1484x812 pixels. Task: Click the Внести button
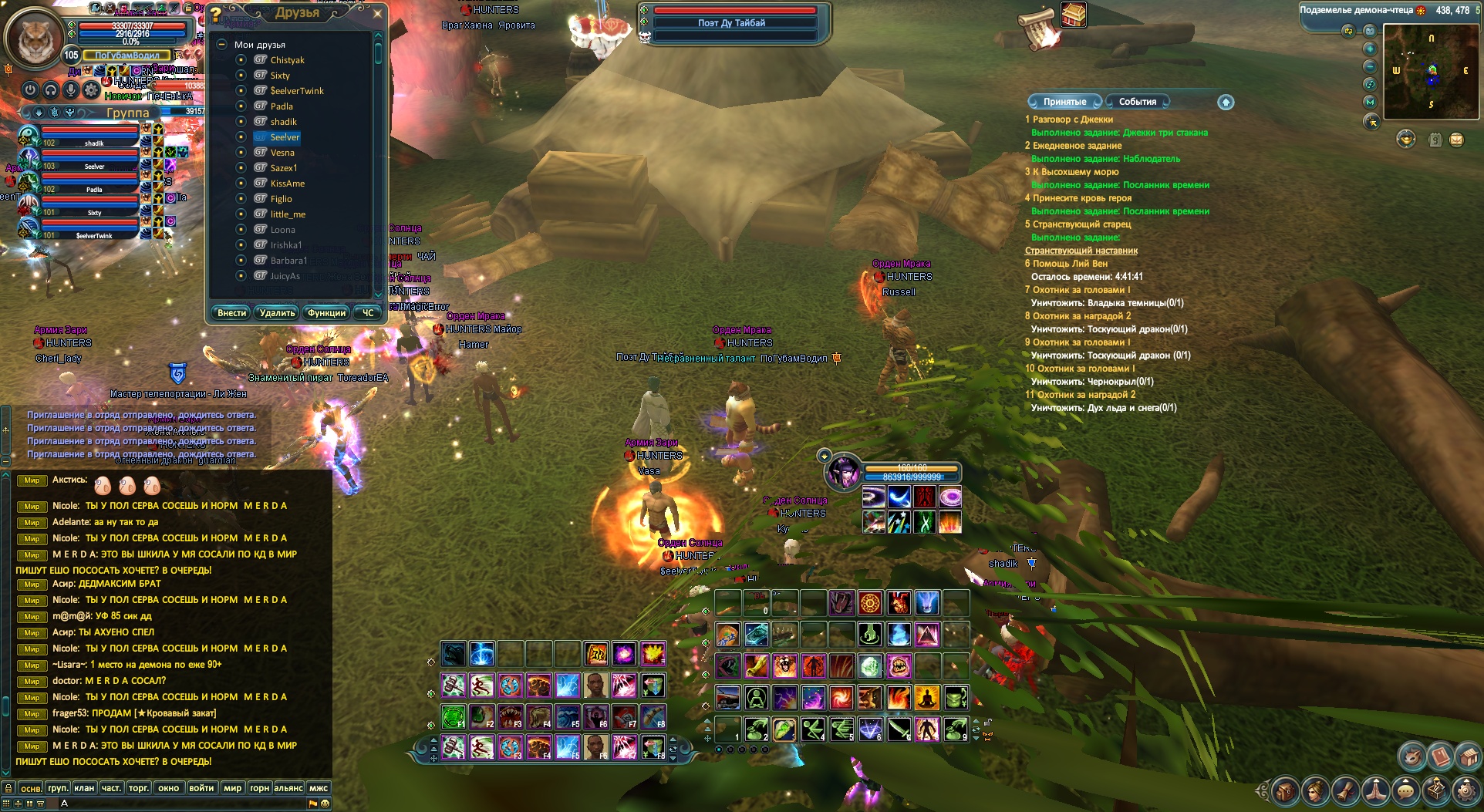pyautogui.click(x=231, y=313)
